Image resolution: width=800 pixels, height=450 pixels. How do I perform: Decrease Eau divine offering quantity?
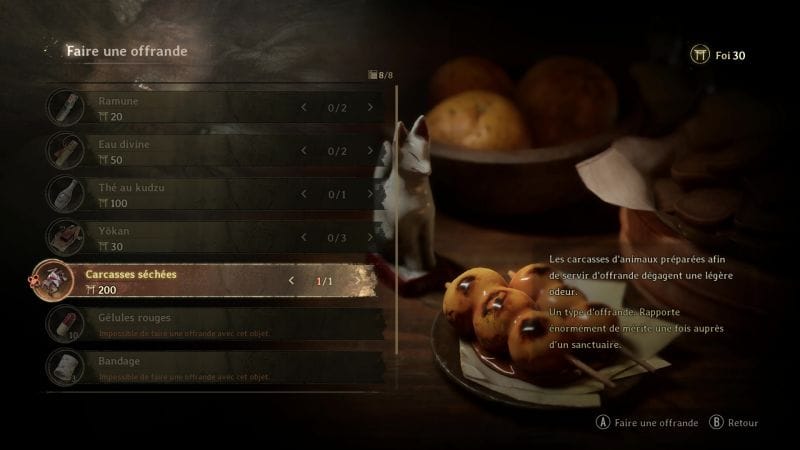(x=304, y=151)
